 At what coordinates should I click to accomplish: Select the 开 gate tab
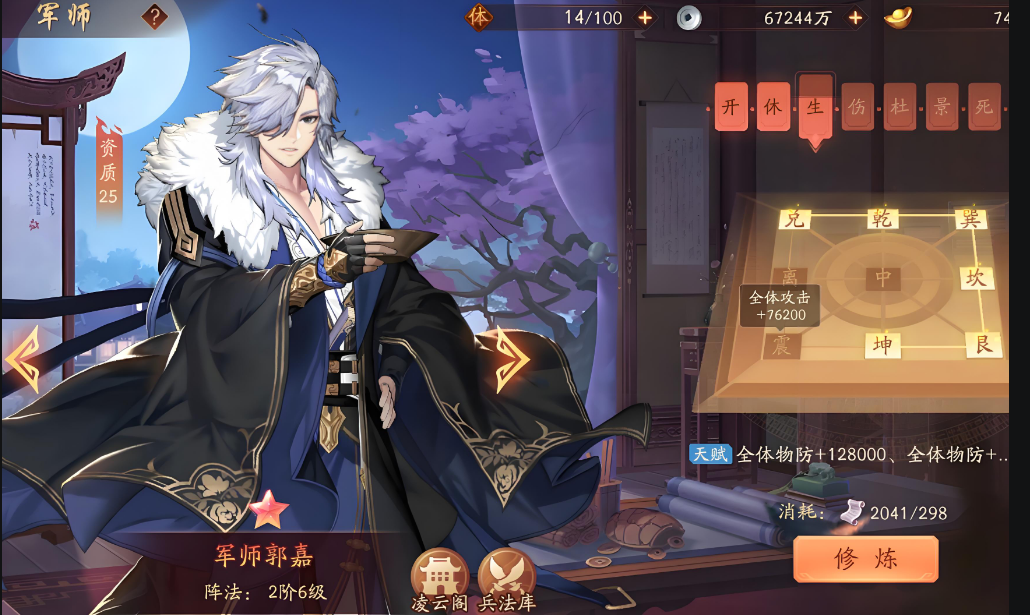tap(731, 107)
